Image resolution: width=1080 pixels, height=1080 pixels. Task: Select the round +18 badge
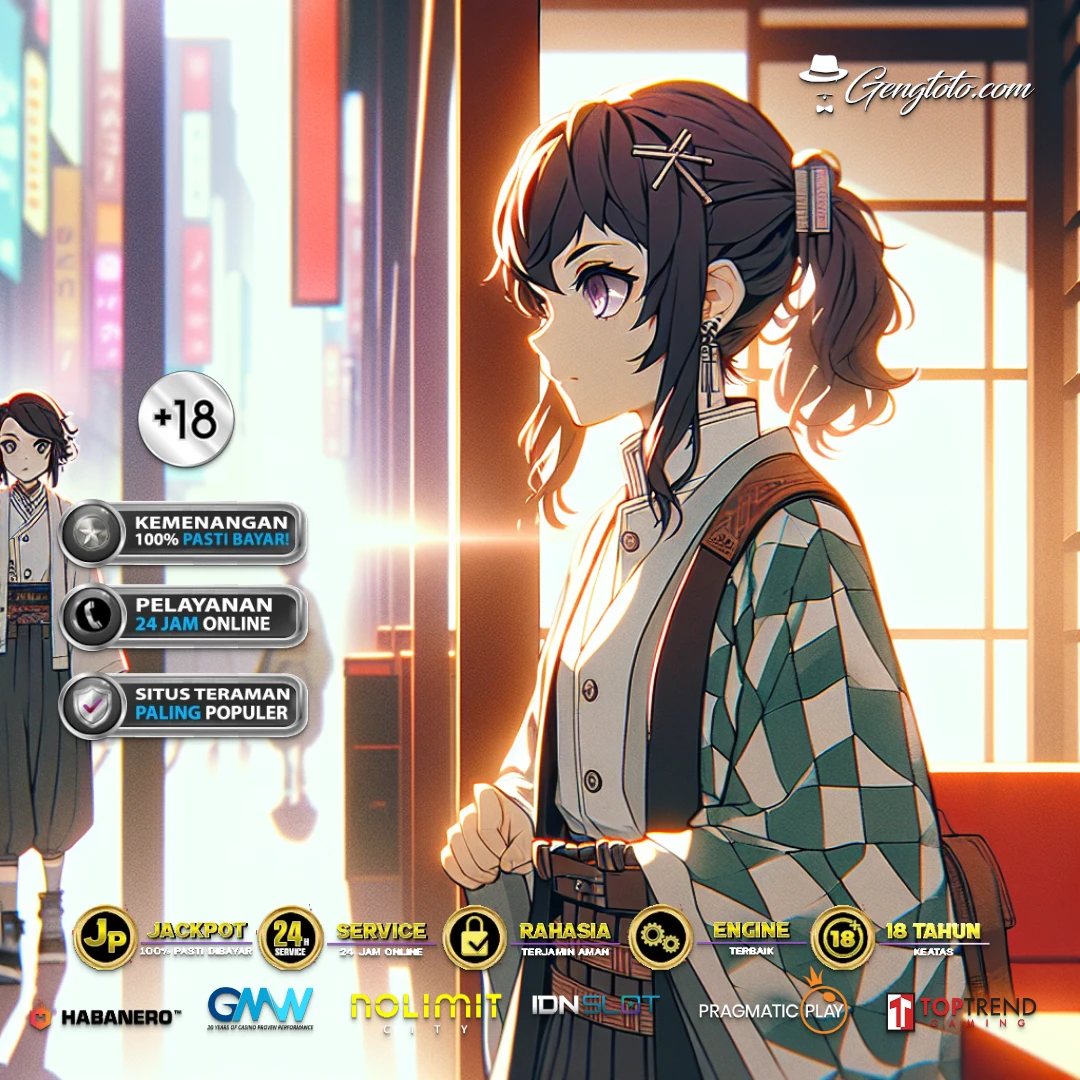186,420
